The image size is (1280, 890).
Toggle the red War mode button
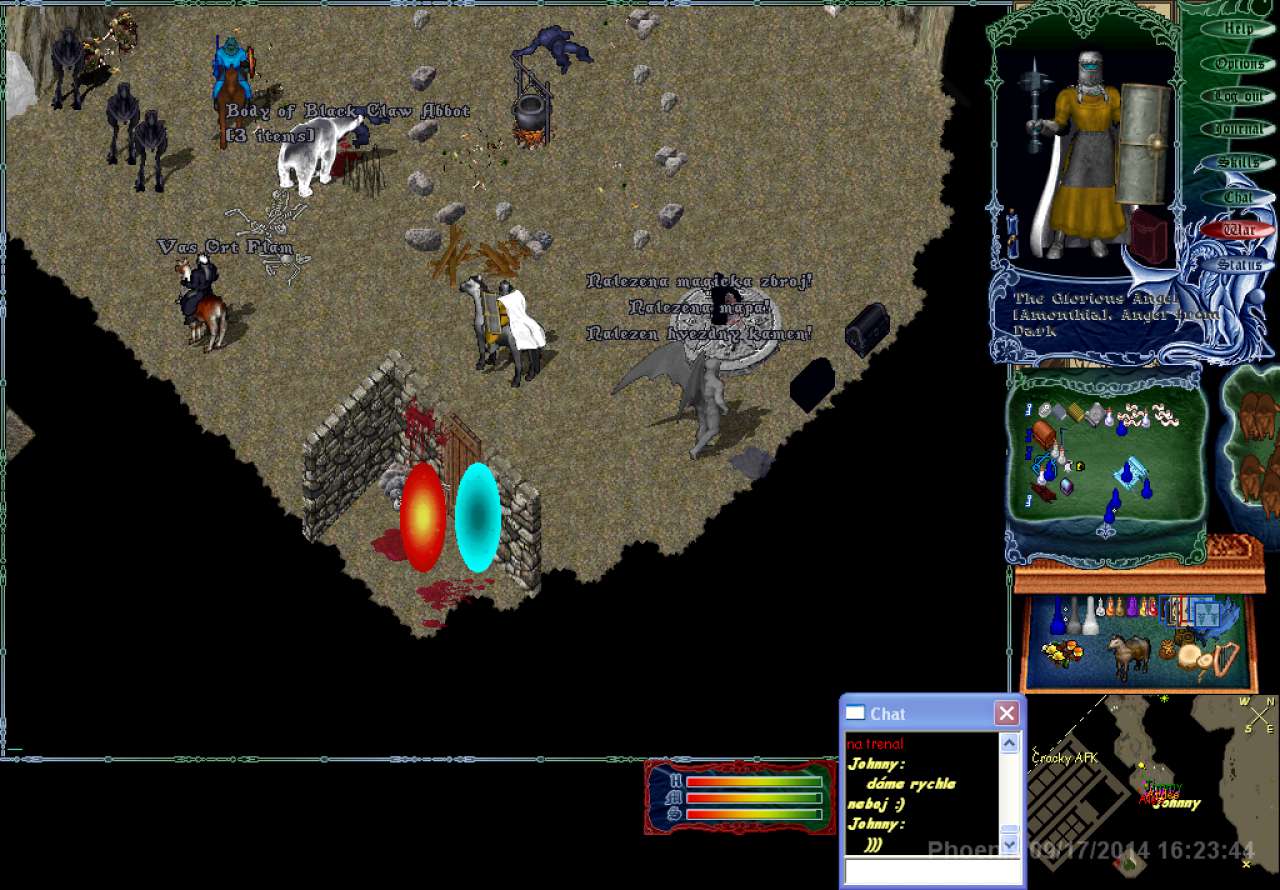(x=1238, y=230)
